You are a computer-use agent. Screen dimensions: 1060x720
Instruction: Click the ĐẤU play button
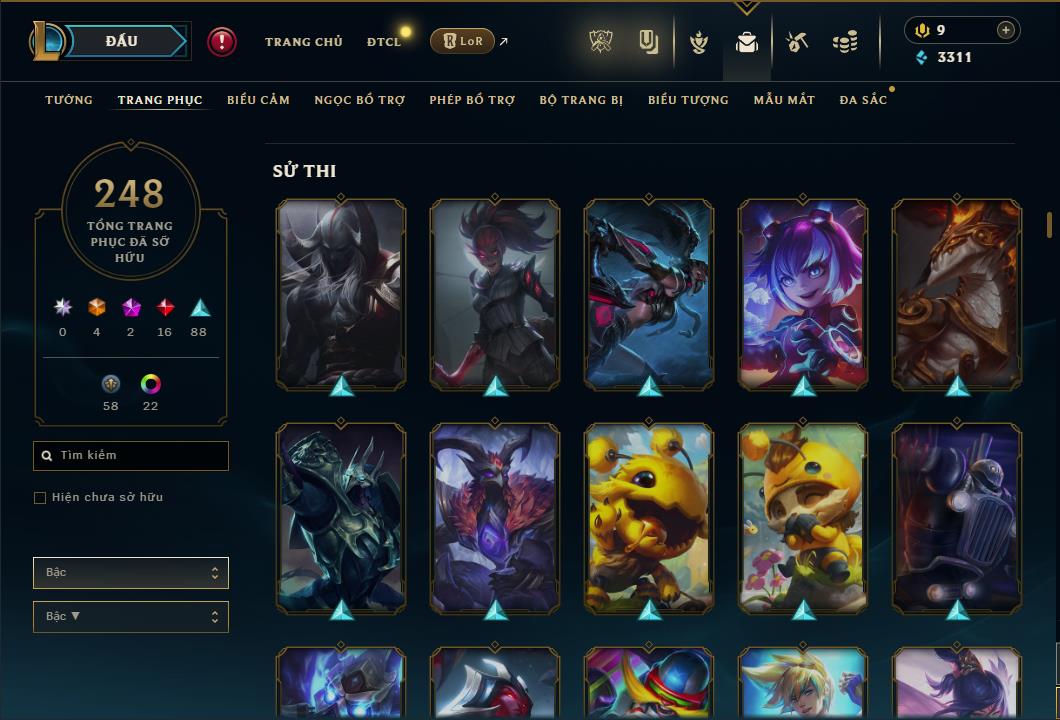tap(122, 41)
